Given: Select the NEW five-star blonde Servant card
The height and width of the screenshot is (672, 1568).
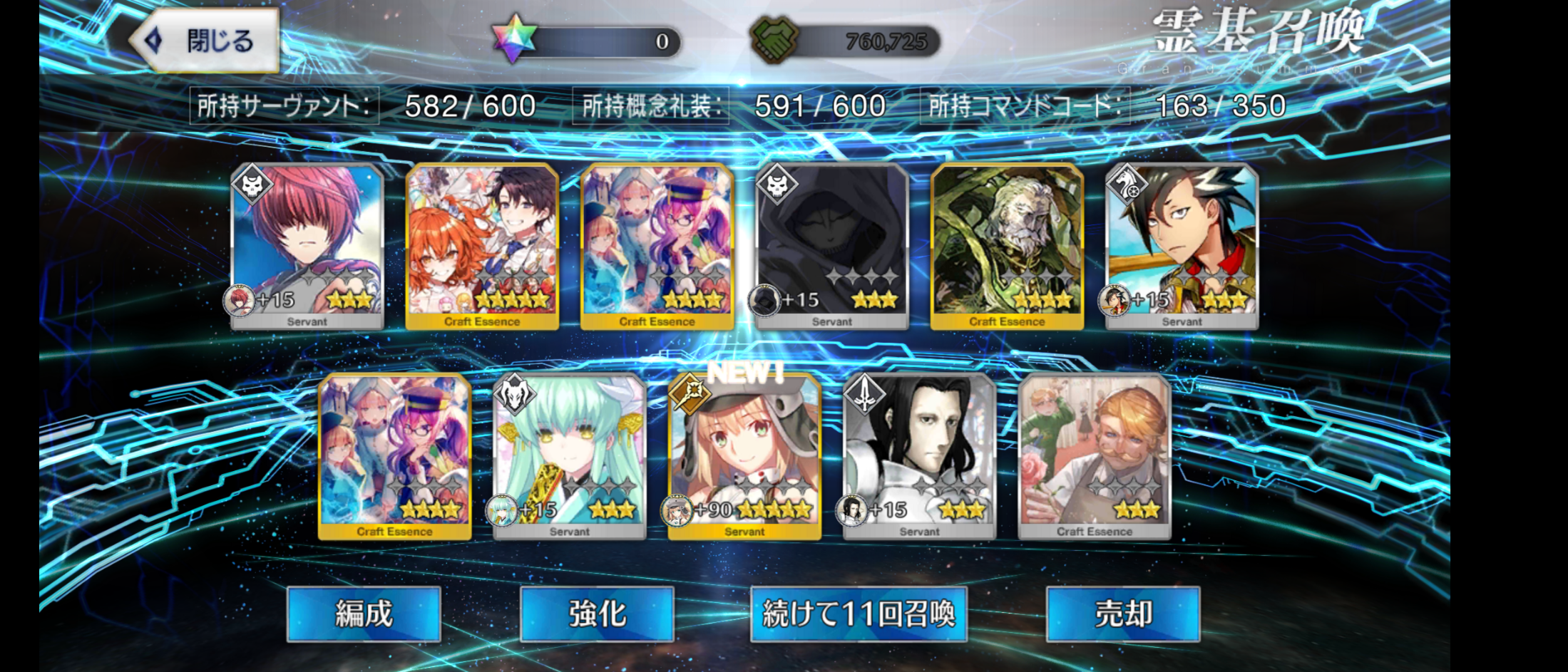Looking at the screenshot, I should [744, 456].
